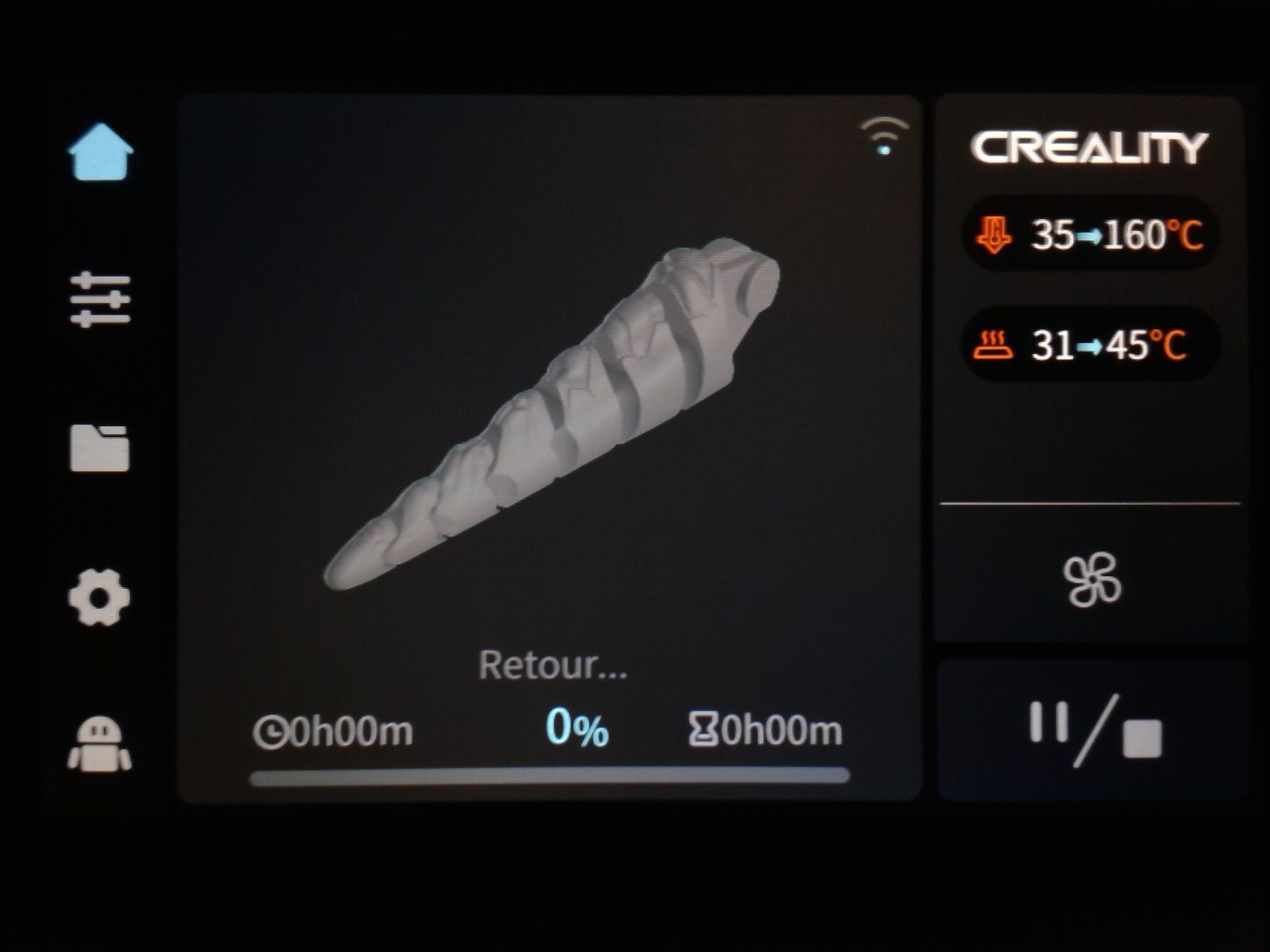The width and height of the screenshot is (1270, 952).
Task: Tap the bed temperature 31→45°C field
Action: click(x=1090, y=345)
